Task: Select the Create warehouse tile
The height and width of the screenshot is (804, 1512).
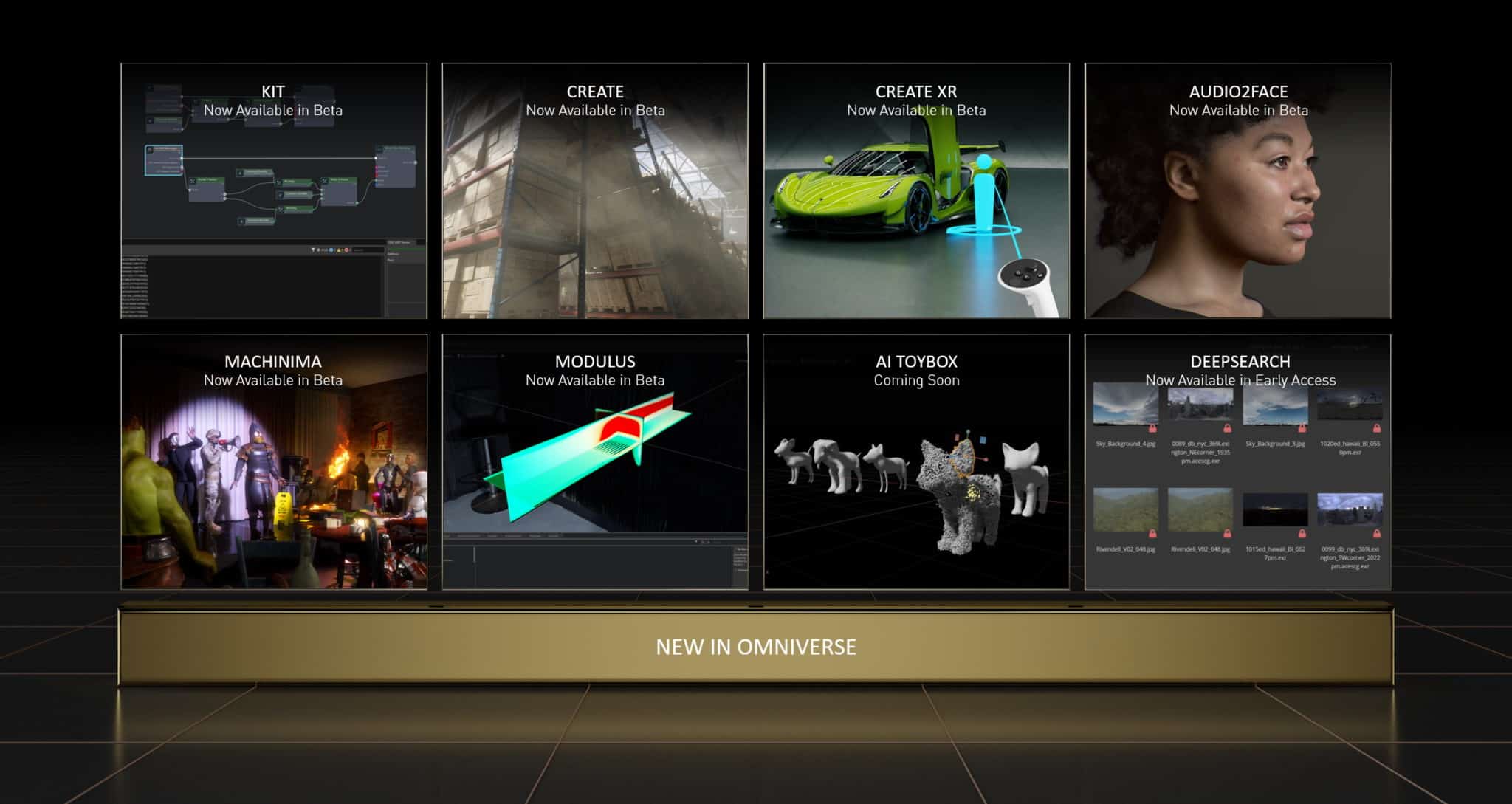Action: 595,190
